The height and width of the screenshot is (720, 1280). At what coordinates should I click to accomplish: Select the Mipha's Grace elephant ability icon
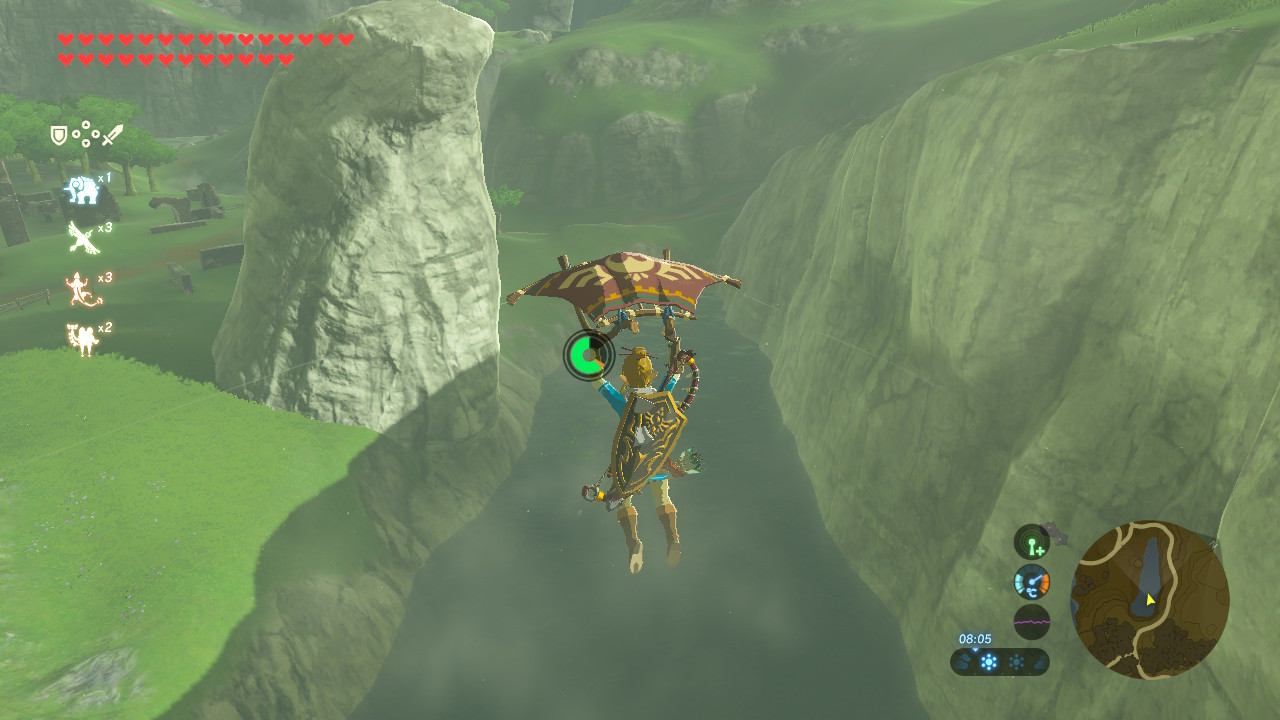pos(82,189)
